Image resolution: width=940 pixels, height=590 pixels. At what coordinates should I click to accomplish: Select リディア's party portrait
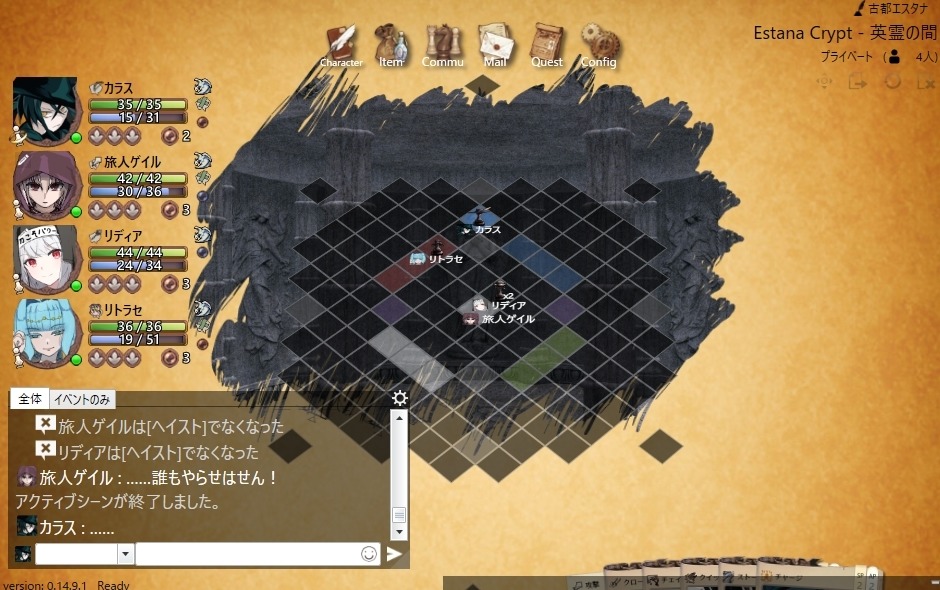pyautogui.click(x=45, y=257)
